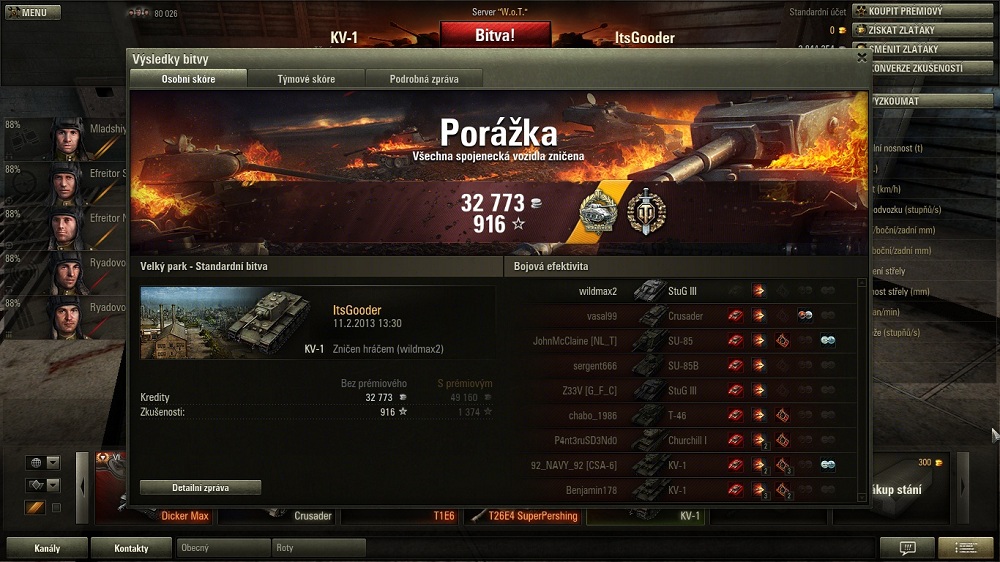The width and height of the screenshot is (1000, 562).
Task: Select the Roty chat channel
Action: coord(318,548)
